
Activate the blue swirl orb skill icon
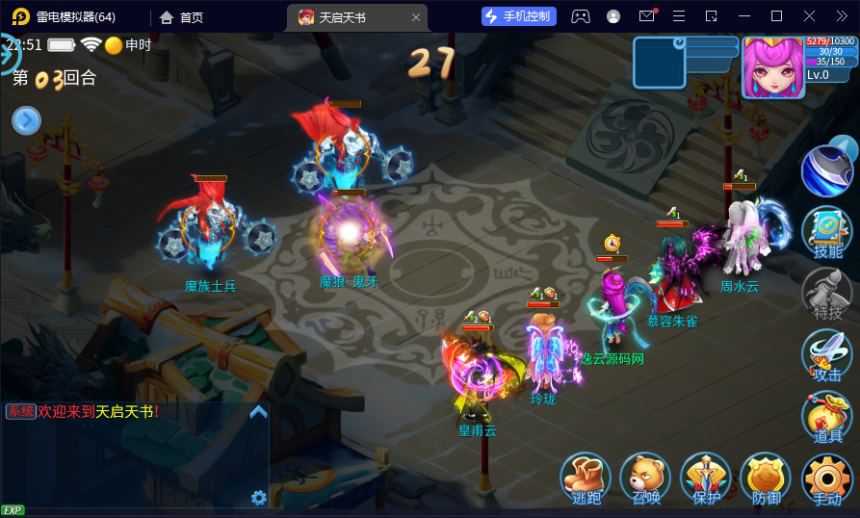point(825,170)
